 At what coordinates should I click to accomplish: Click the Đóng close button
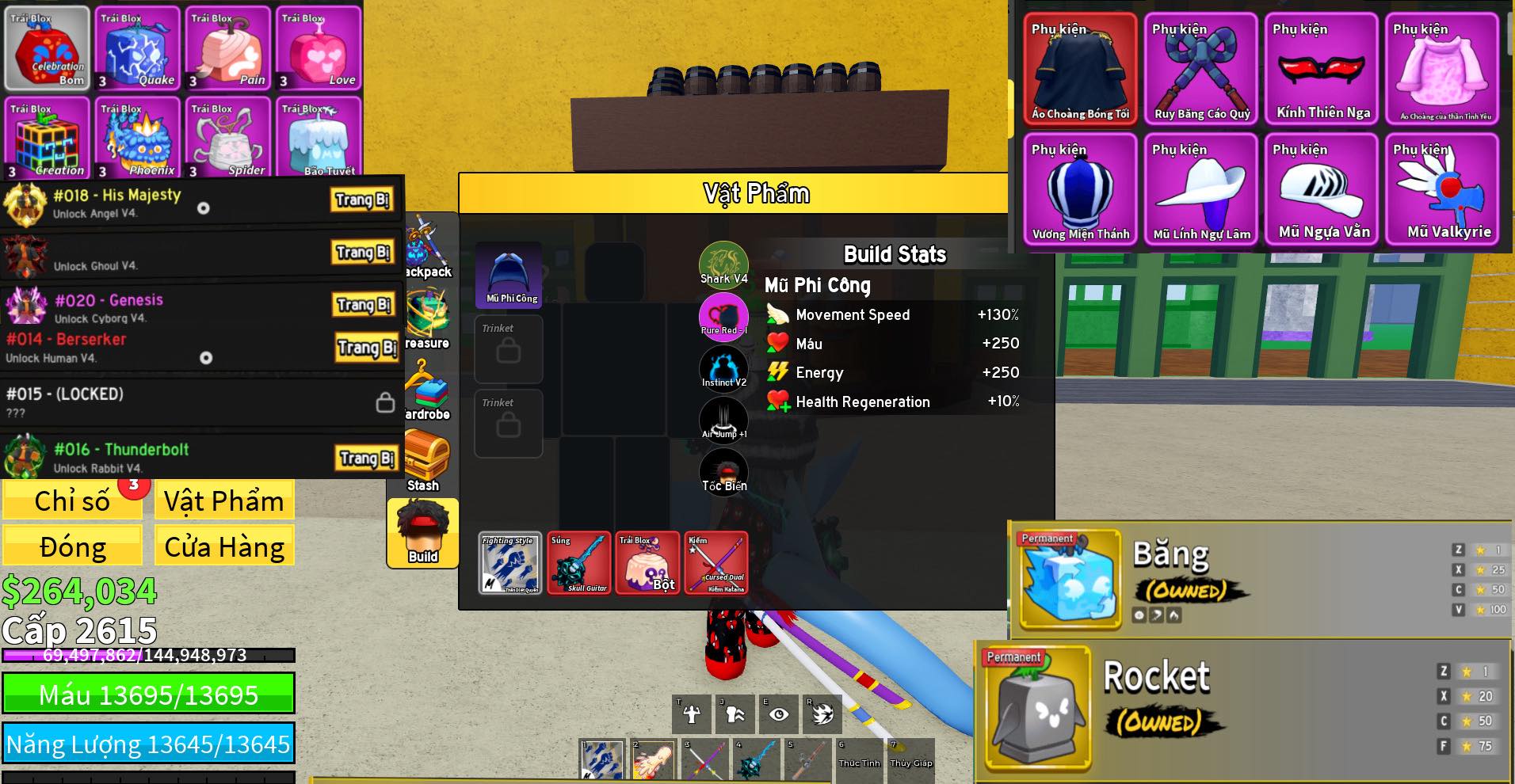pos(72,547)
